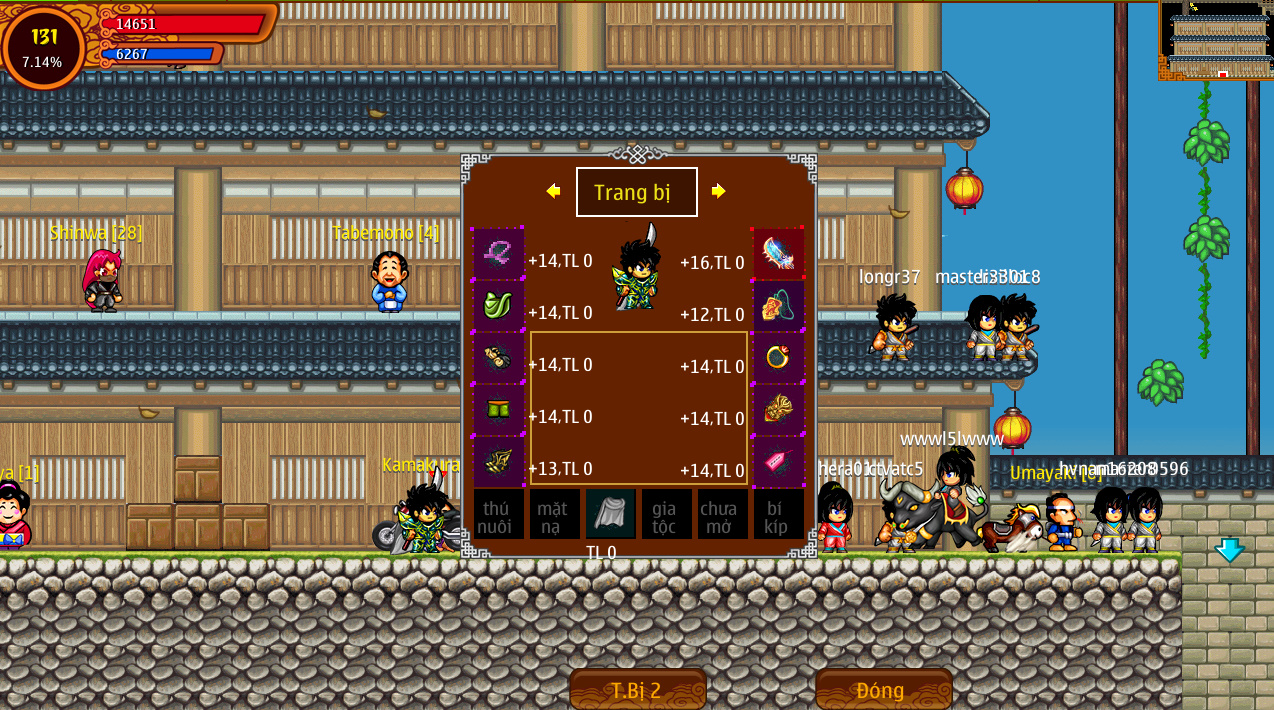The image size is (1274, 710).
Task: Select the pink headband equipment slot
Action: (x=498, y=253)
